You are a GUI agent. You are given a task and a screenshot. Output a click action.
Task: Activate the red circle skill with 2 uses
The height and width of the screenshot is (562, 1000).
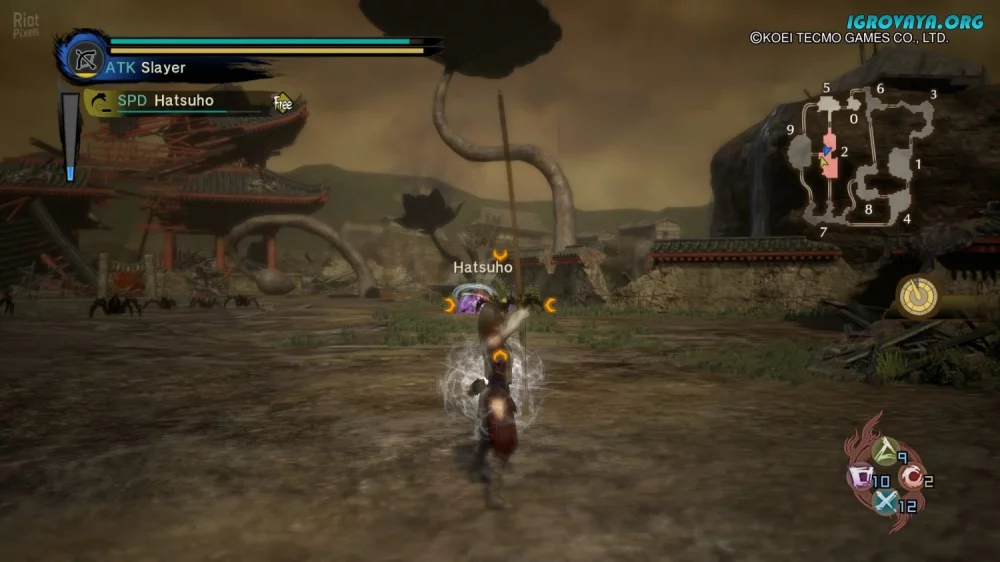click(909, 478)
